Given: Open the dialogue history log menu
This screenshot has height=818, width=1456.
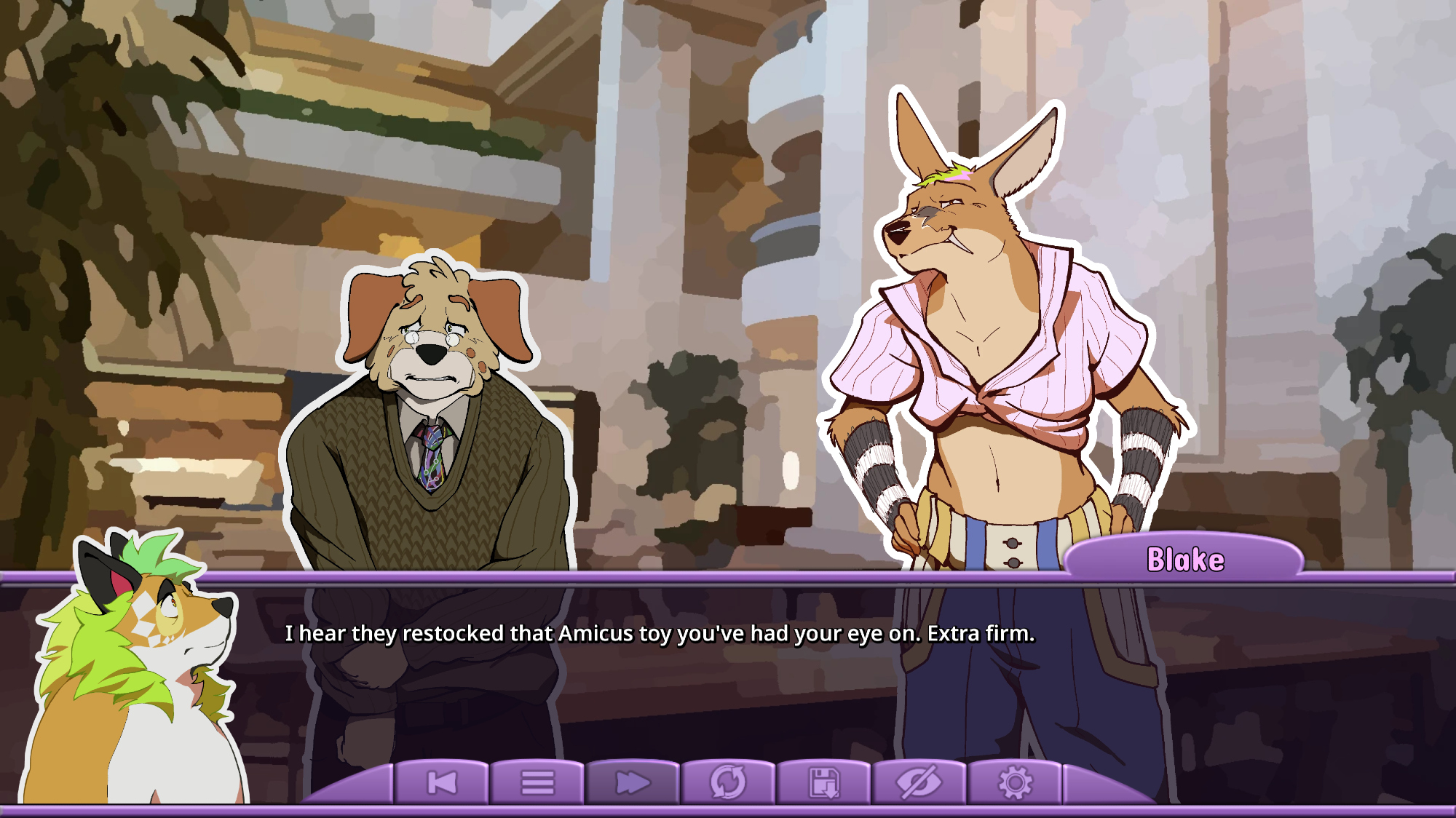Looking at the screenshot, I should click(537, 783).
